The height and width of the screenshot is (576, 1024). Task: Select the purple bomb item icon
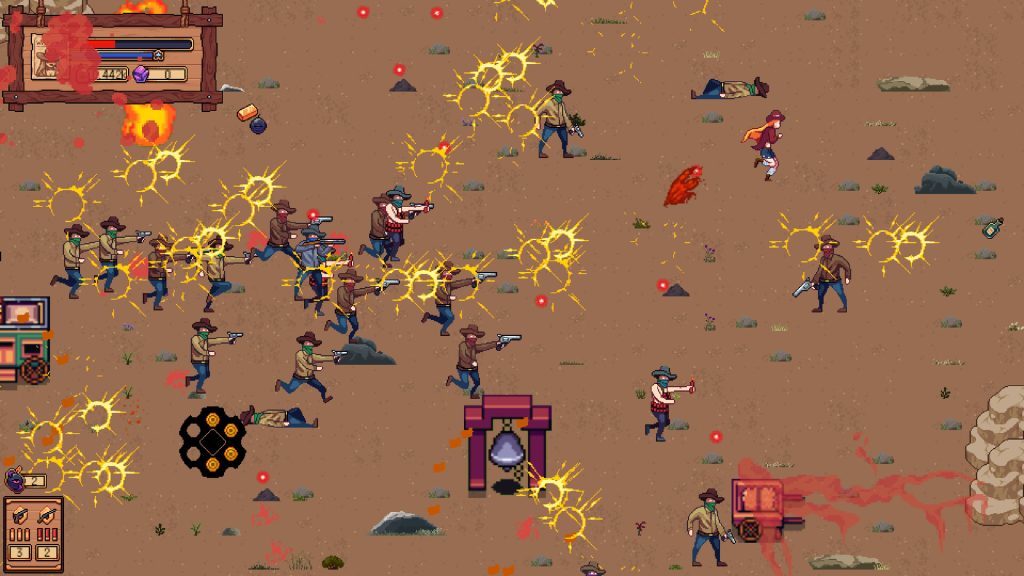(x=16, y=480)
